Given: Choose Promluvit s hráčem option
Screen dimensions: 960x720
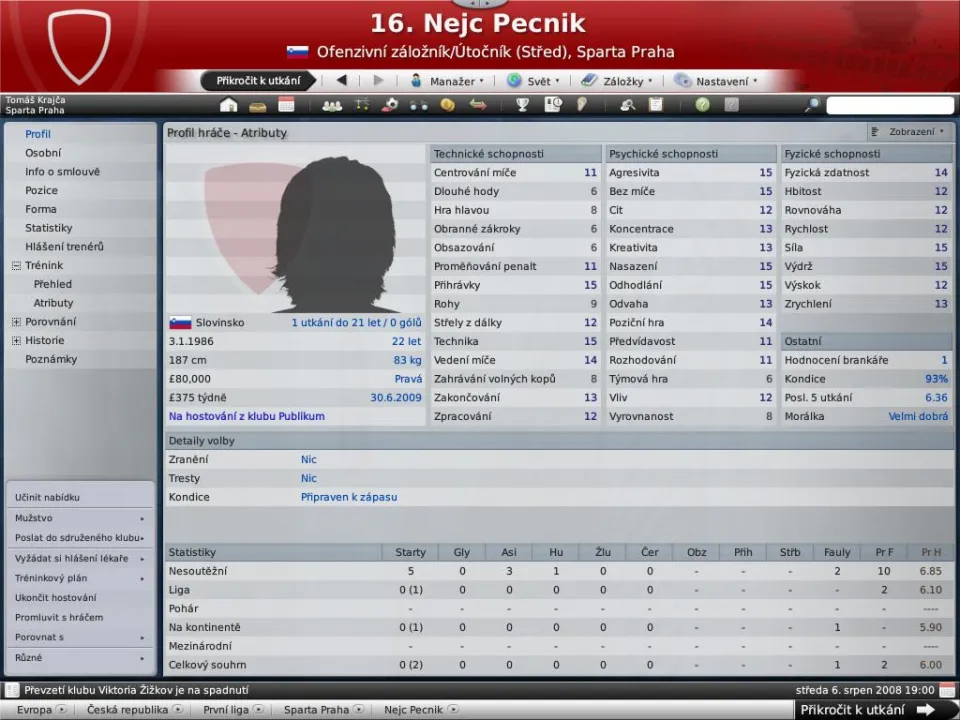Looking at the screenshot, I should click(59, 617).
